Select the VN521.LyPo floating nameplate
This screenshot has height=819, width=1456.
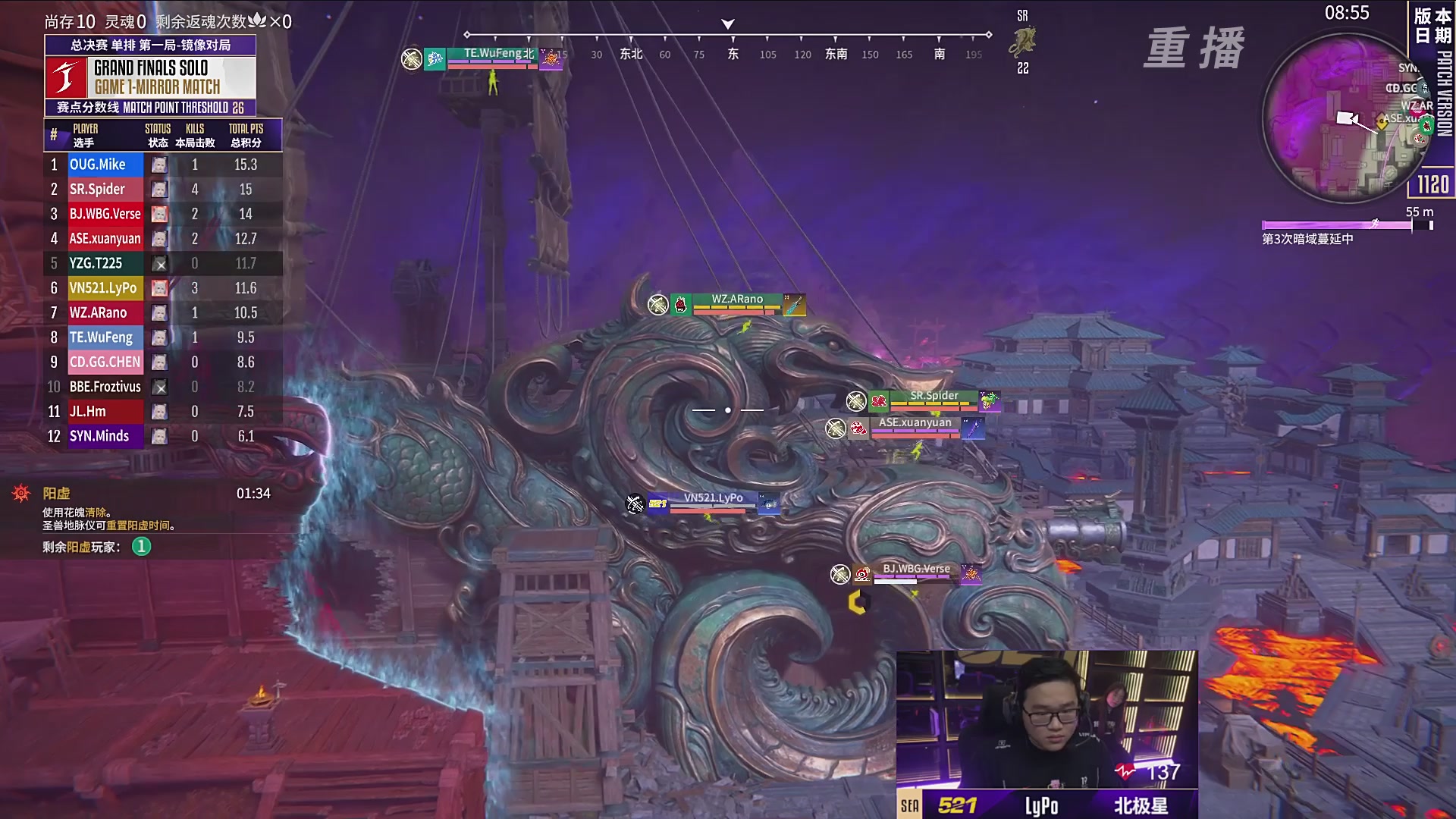point(713,502)
